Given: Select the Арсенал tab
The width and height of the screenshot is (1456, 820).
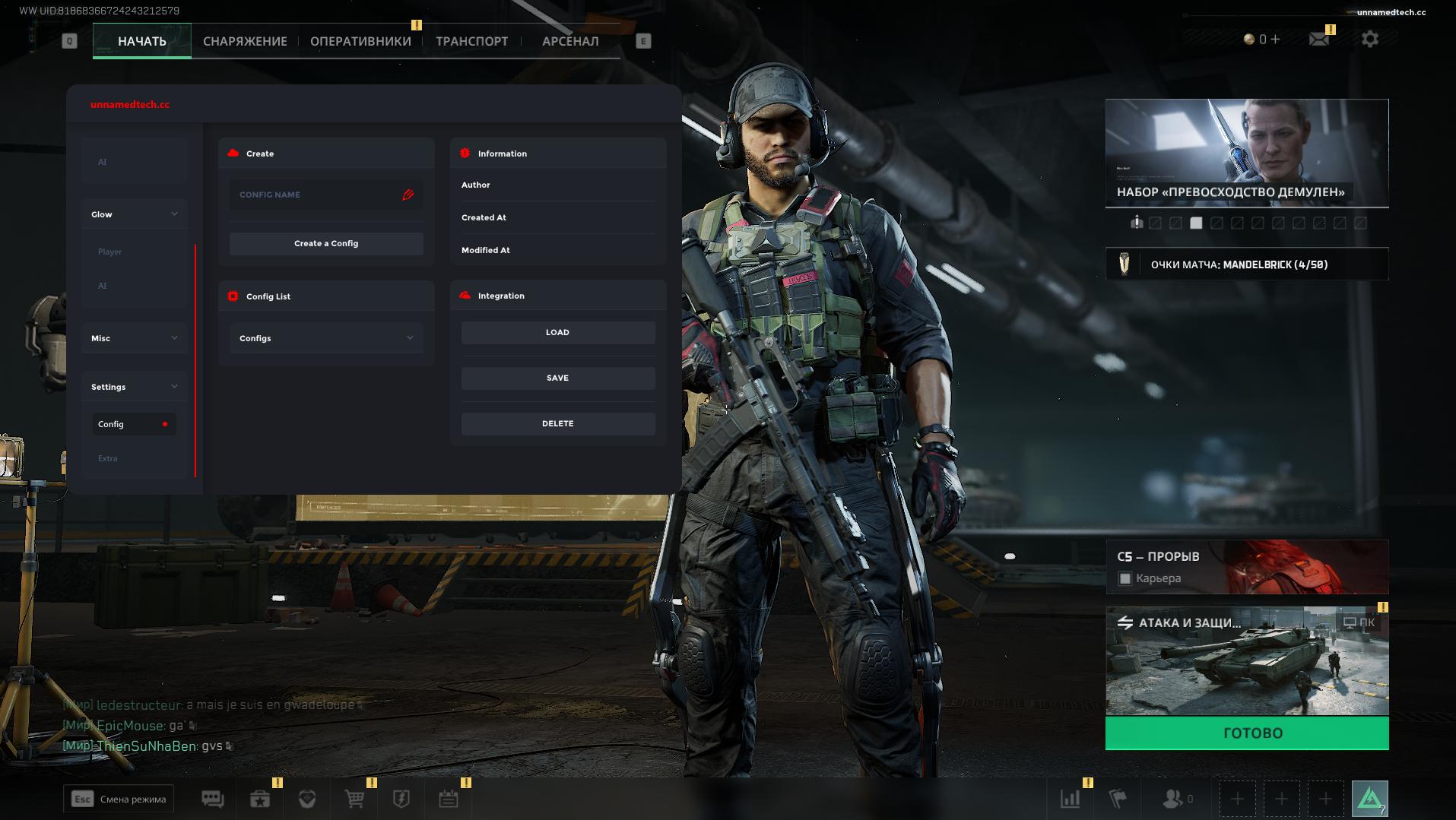Looking at the screenshot, I should pos(570,41).
